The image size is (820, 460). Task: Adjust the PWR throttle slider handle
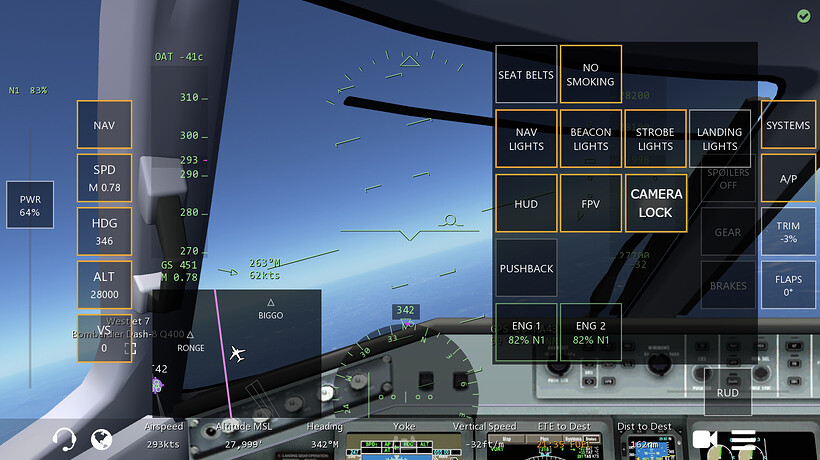[30, 205]
